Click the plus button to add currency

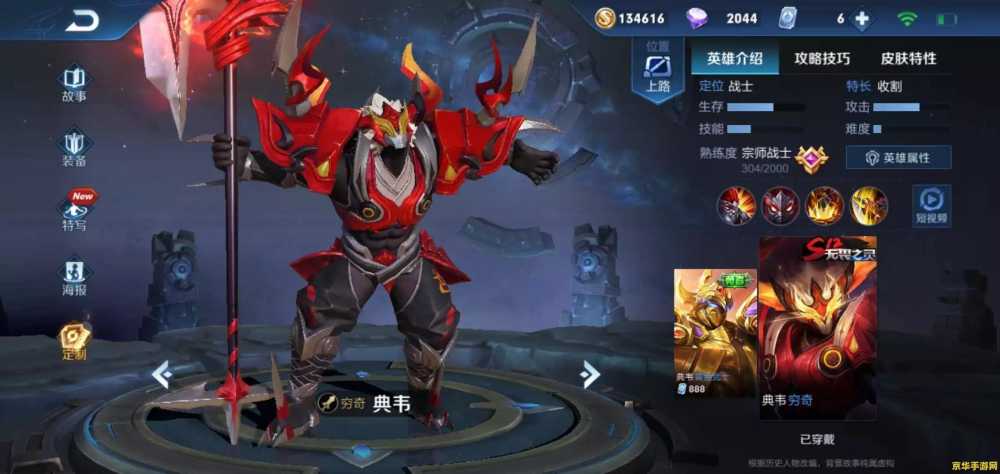click(860, 19)
